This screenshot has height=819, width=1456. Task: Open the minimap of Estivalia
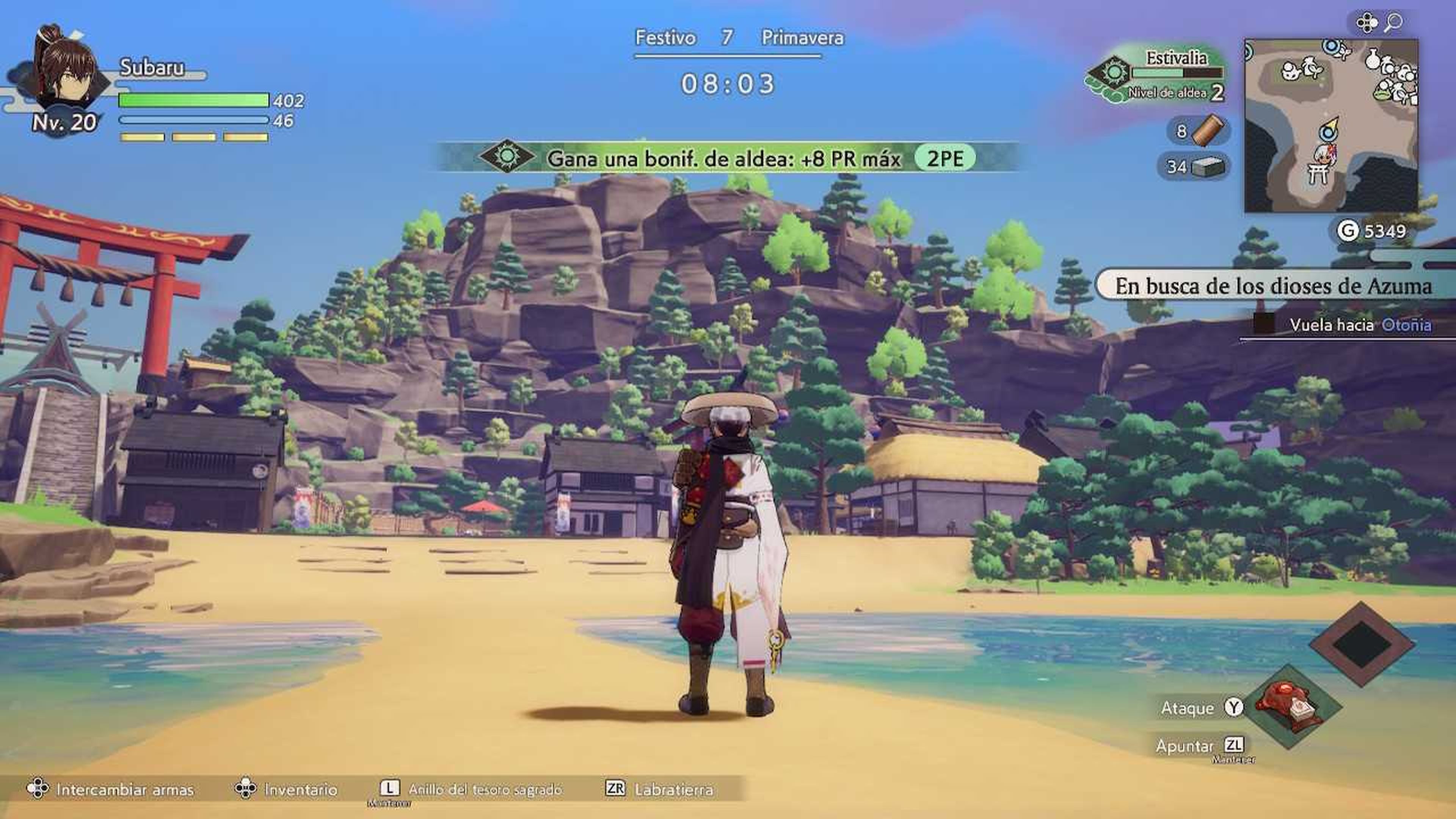pyautogui.click(x=1330, y=126)
